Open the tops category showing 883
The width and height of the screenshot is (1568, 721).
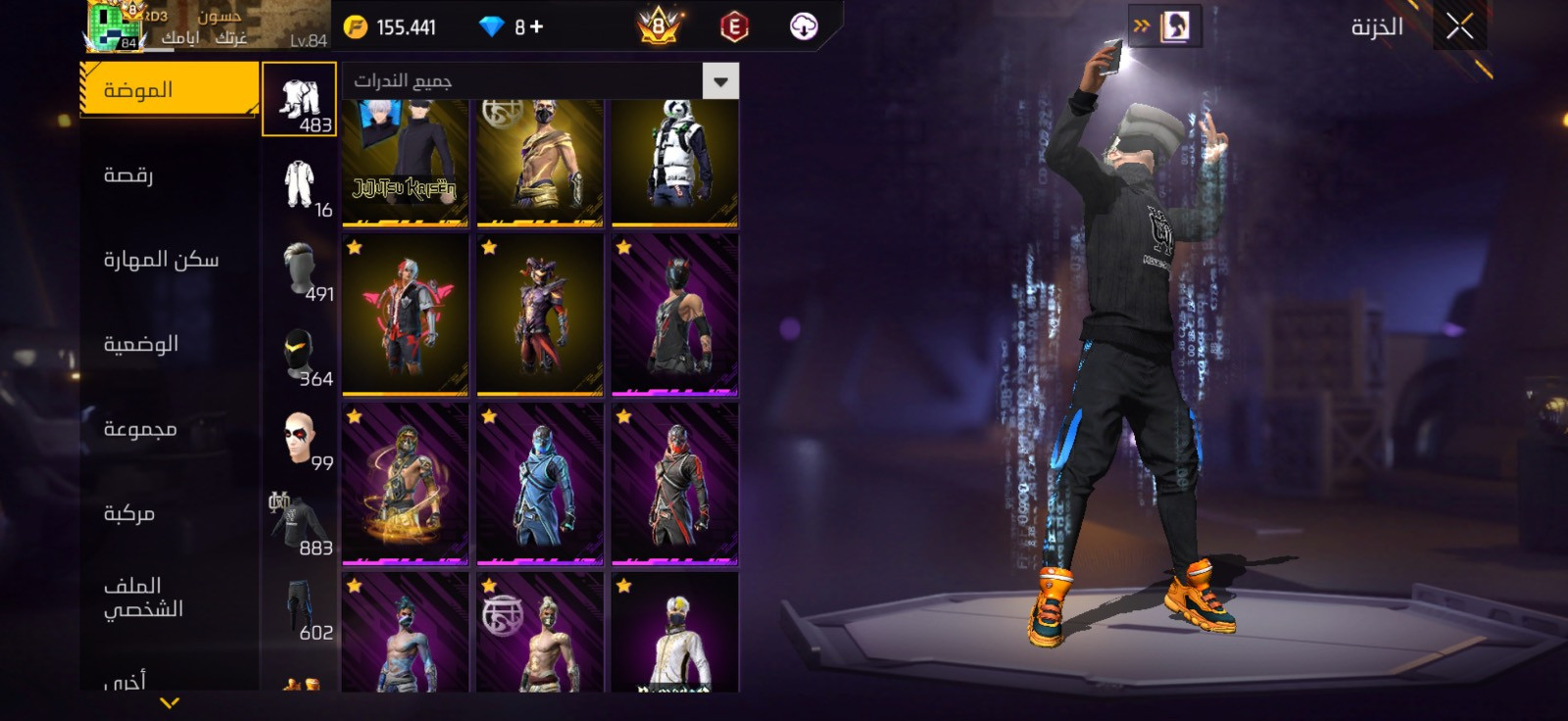[x=300, y=523]
